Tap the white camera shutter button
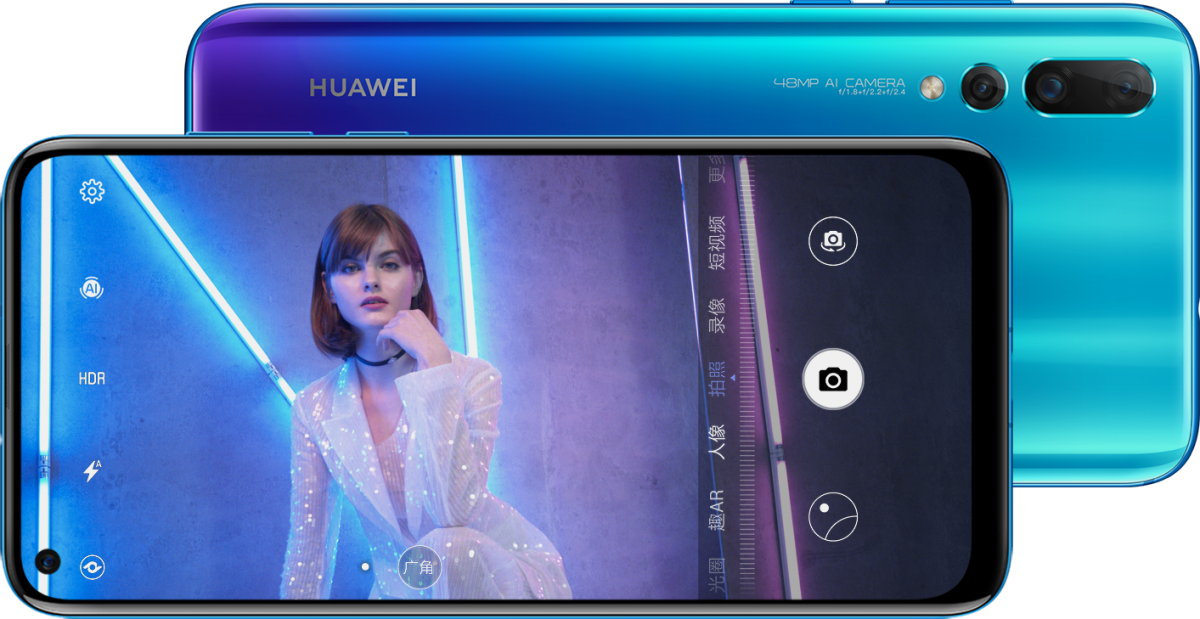This screenshot has height=619, width=1200. click(x=833, y=379)
